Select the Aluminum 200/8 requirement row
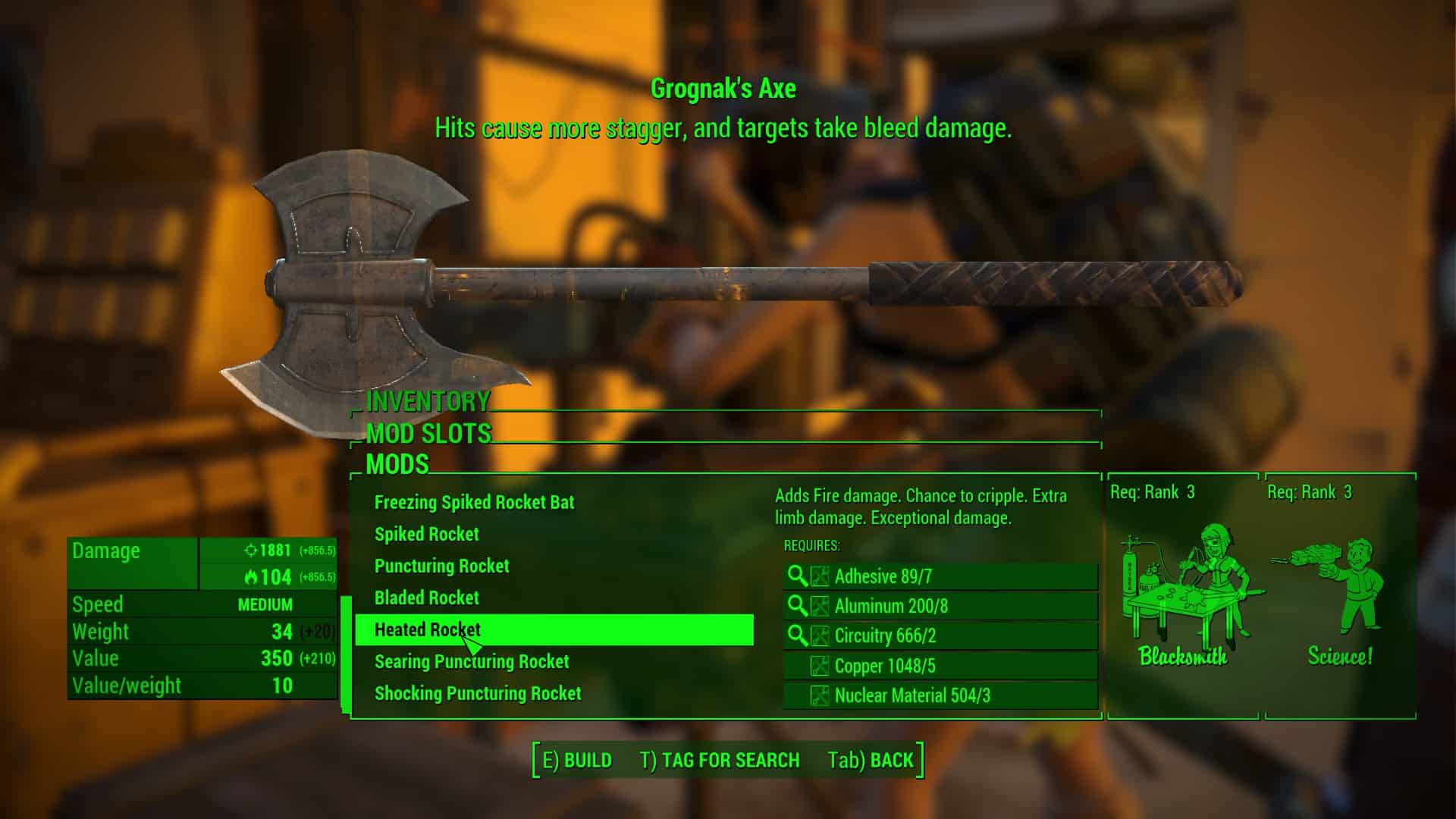Screen dimensions: 1456x819 pyautogui.click(x=940, y=606)
